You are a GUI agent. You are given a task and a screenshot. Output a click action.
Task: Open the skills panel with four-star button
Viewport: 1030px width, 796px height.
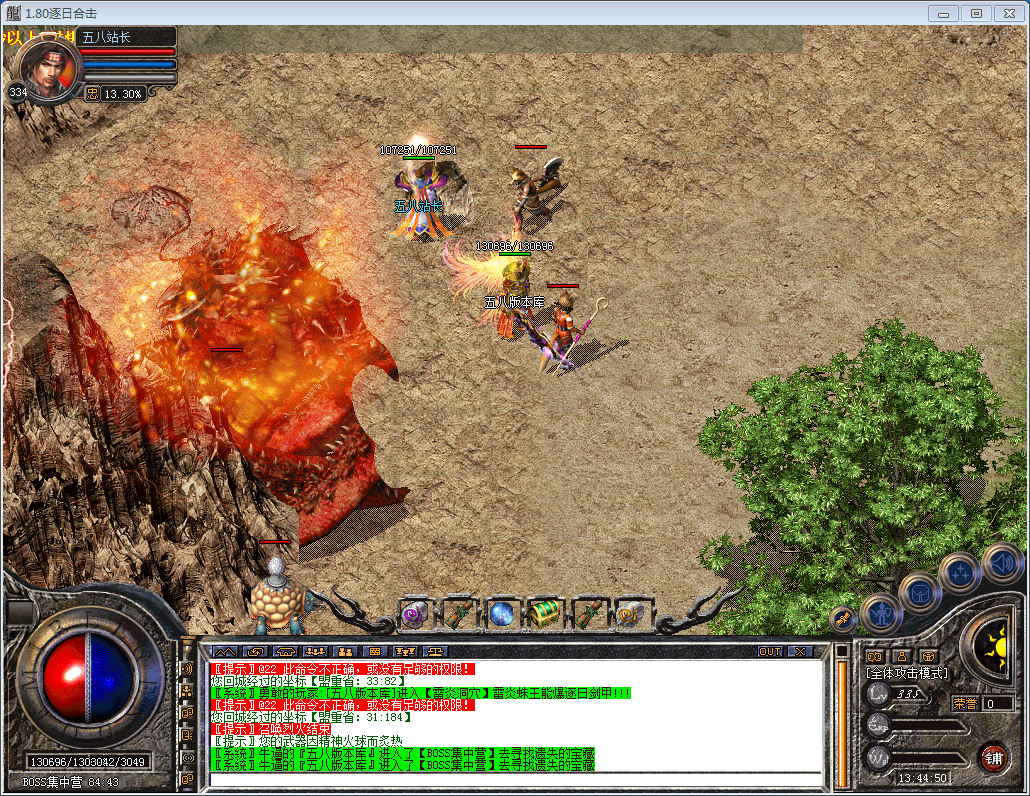click(x=960, y=573)
